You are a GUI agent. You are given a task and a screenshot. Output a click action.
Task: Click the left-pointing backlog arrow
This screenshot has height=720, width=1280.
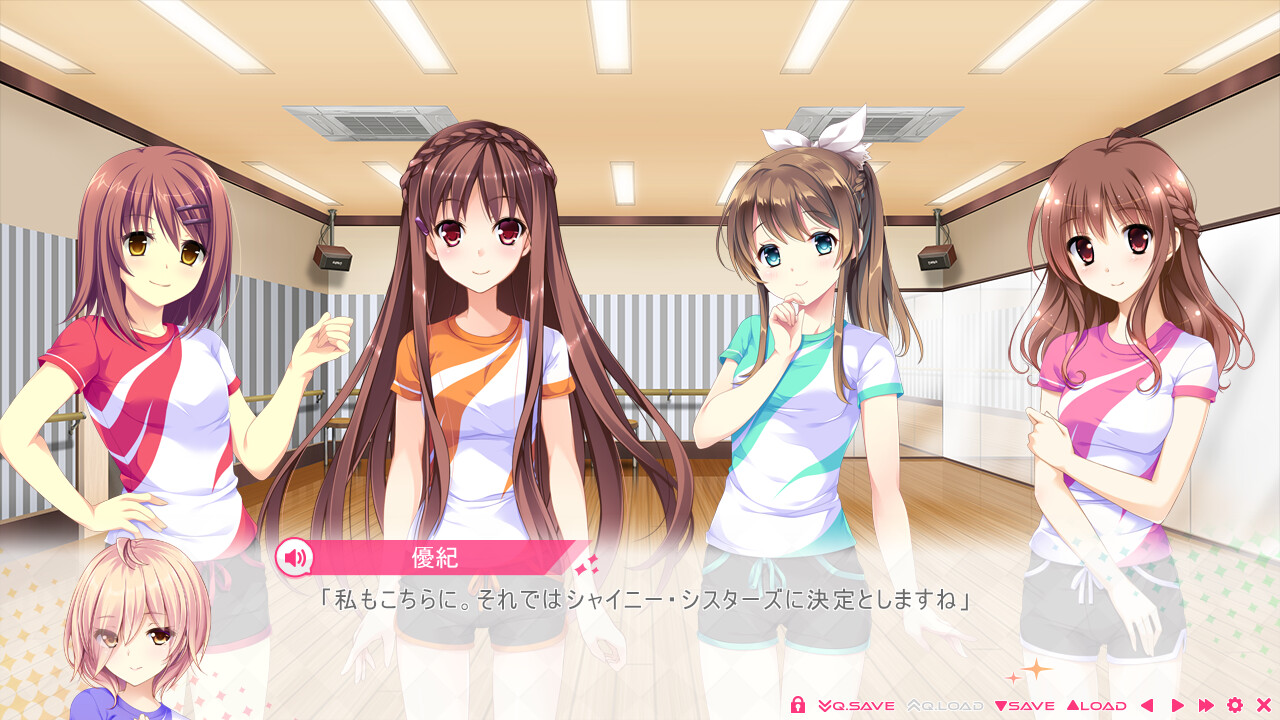tap(1148, 705)
